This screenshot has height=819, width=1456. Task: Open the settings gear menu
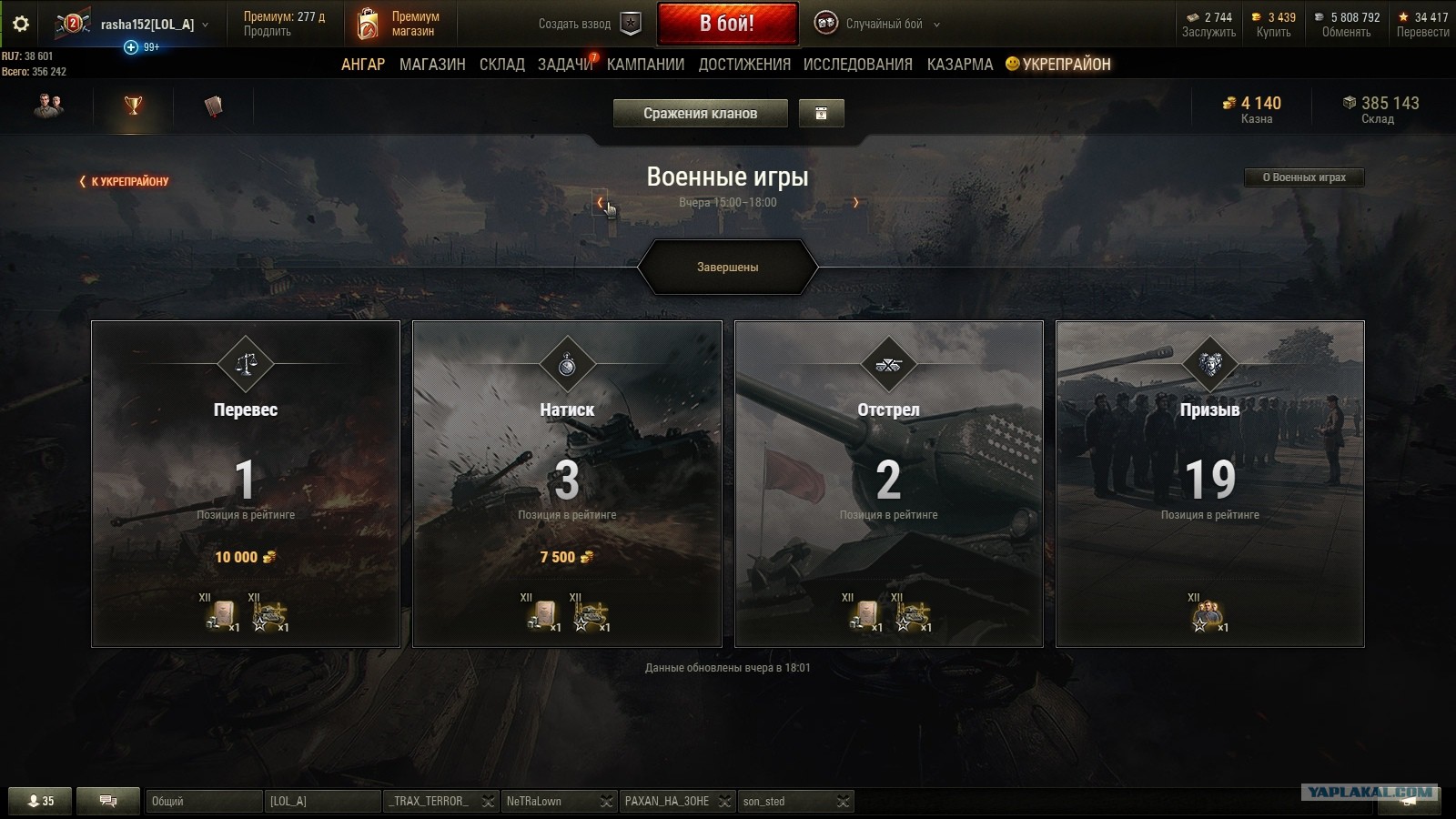point(20,25)
